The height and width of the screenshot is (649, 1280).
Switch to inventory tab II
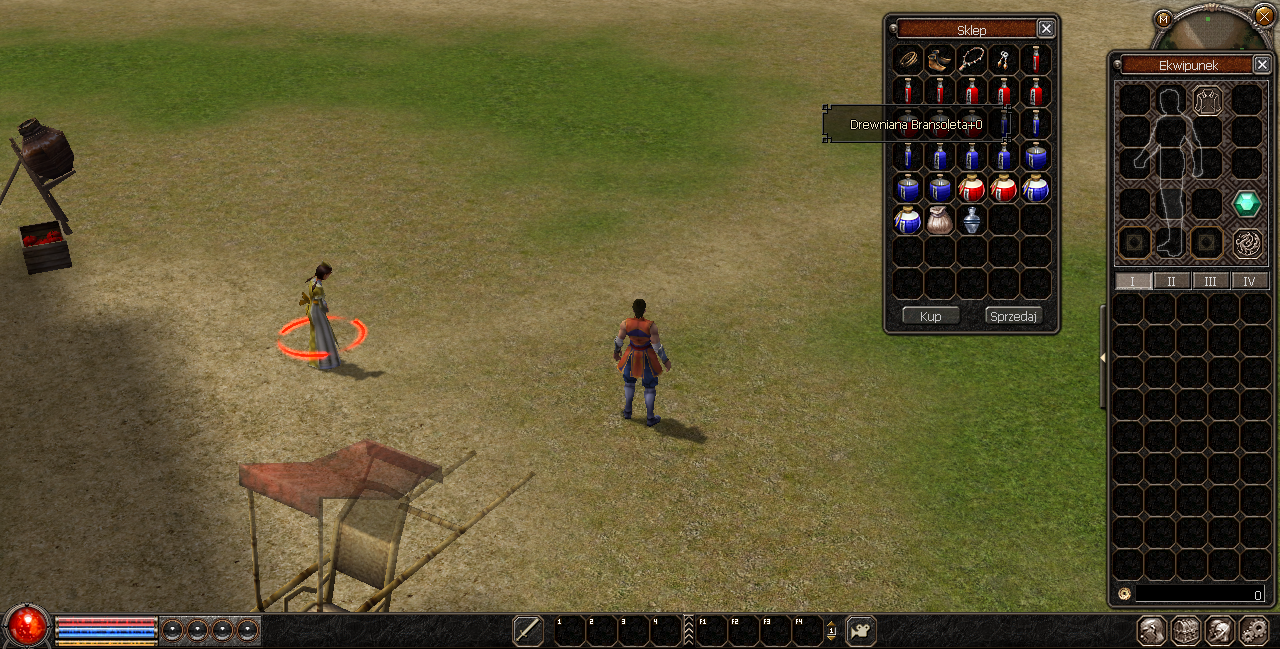click(x=1171, y=281)
